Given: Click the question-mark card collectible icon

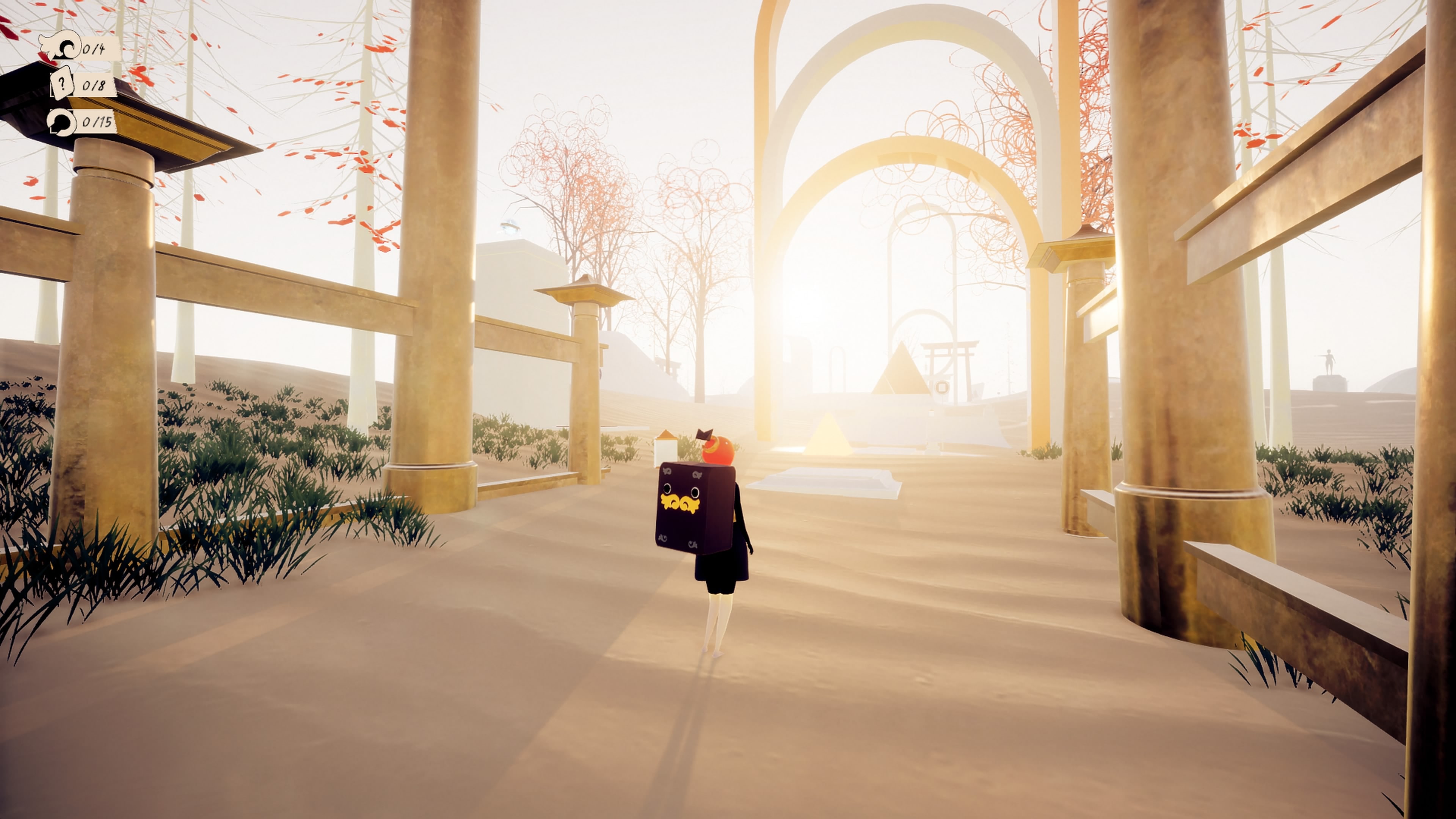Looking at the screenshot, I should point(62,83).
